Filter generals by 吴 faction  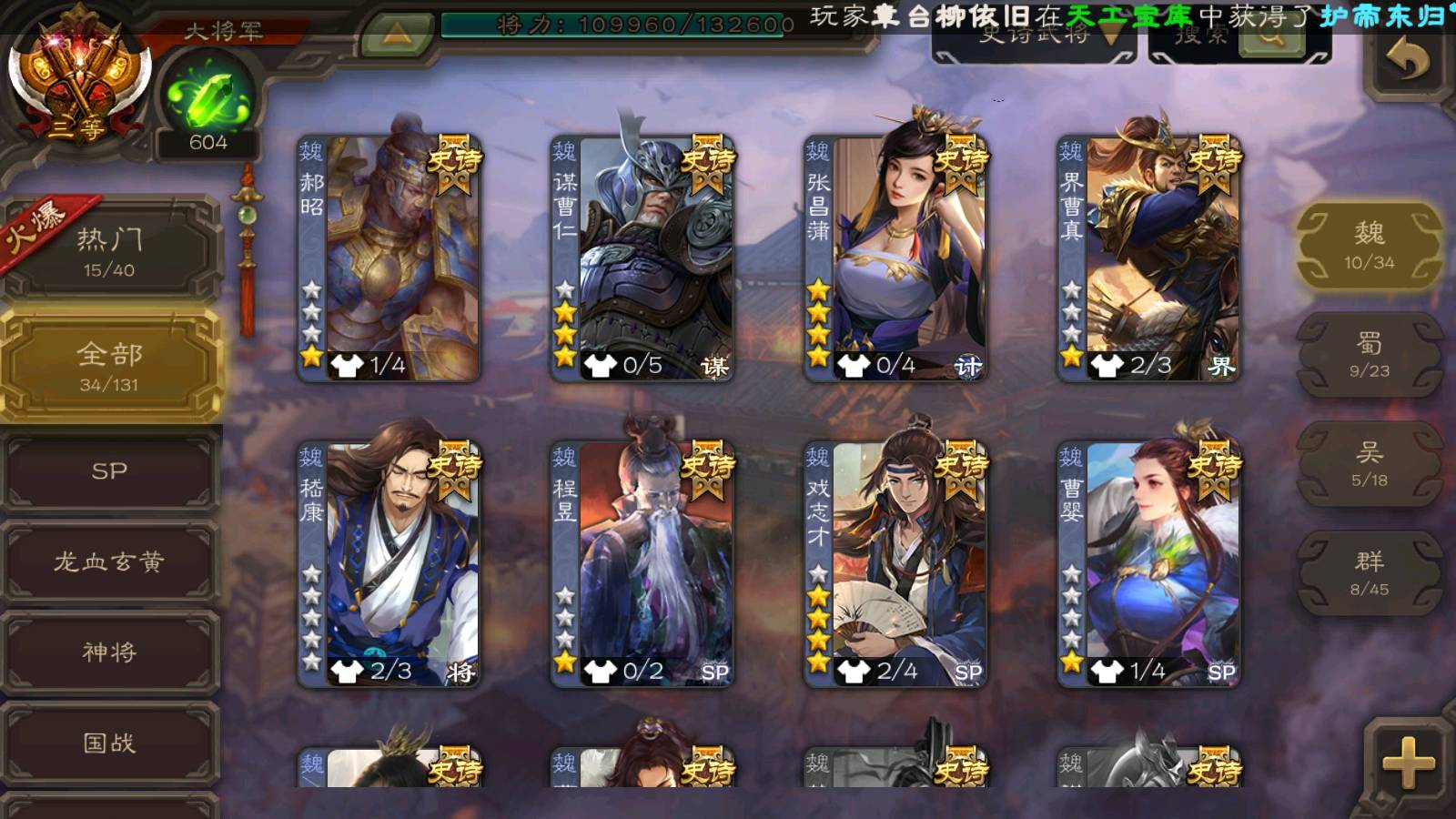(1369, 464)
